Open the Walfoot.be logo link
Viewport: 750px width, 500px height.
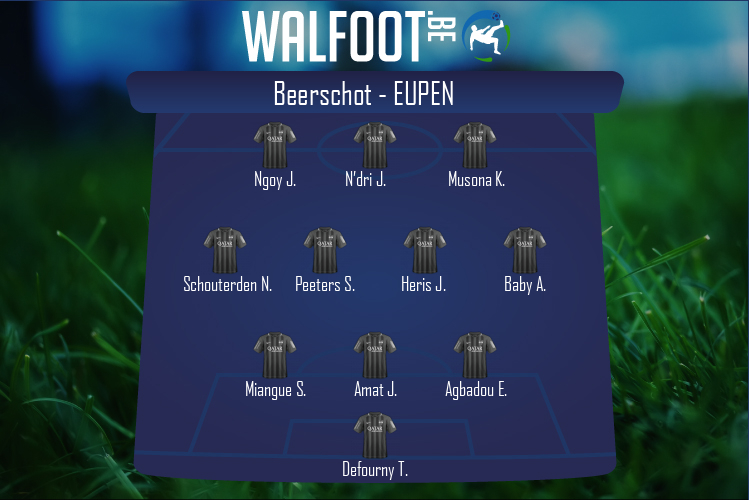coord(375,36)
